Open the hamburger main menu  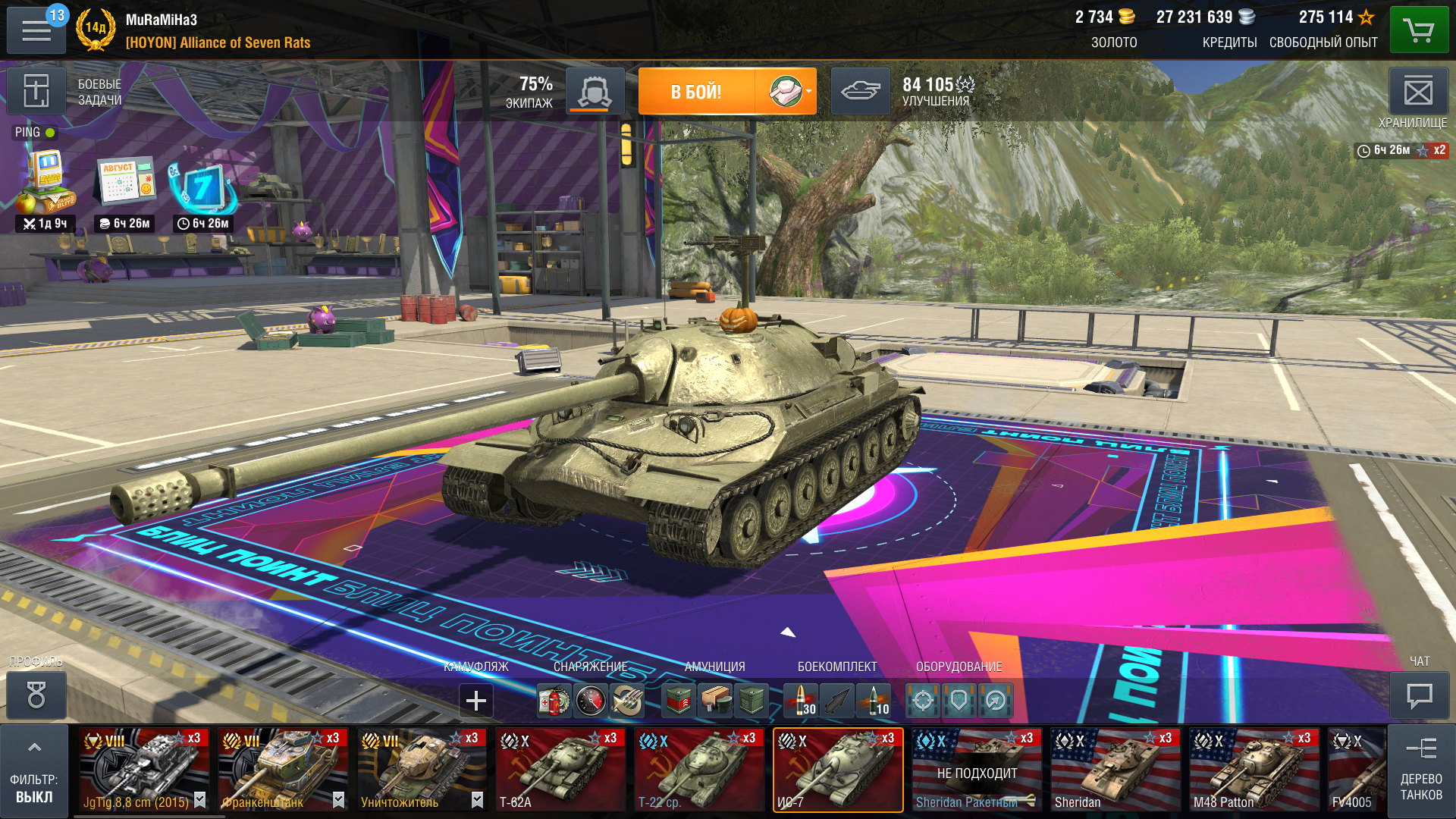tap(36, 31)
